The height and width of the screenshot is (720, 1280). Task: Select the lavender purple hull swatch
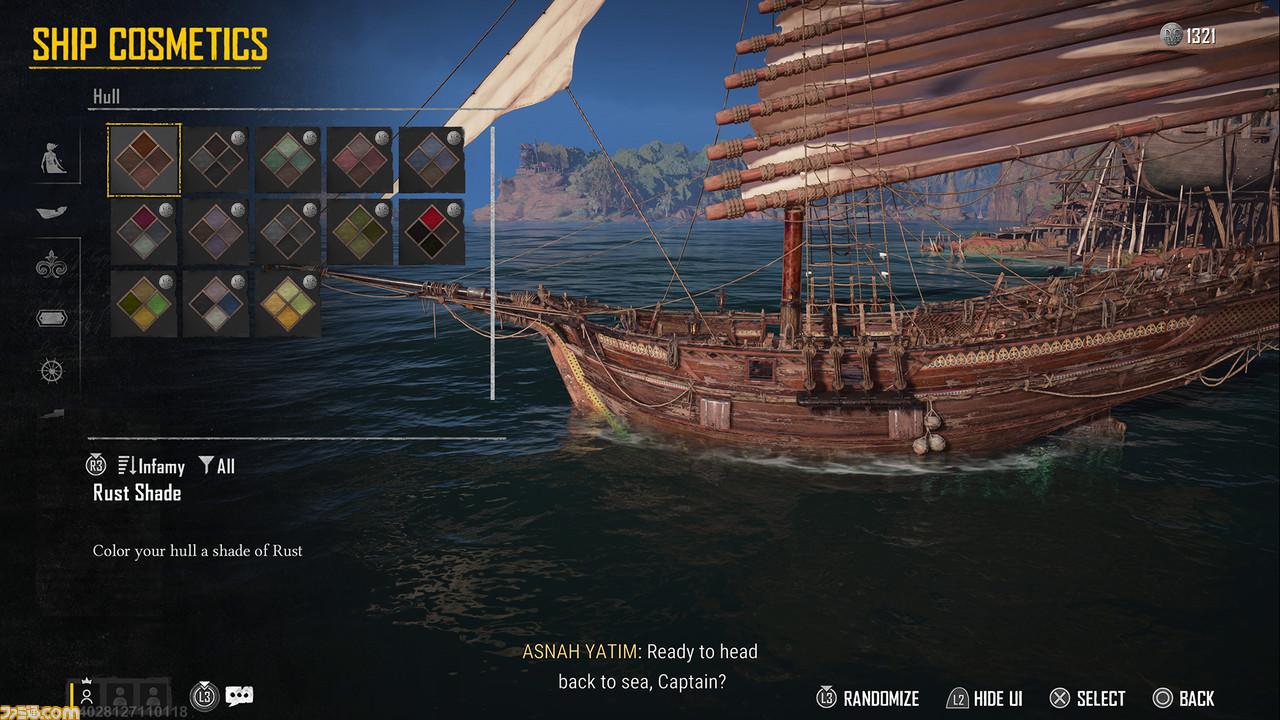(216, 232)
